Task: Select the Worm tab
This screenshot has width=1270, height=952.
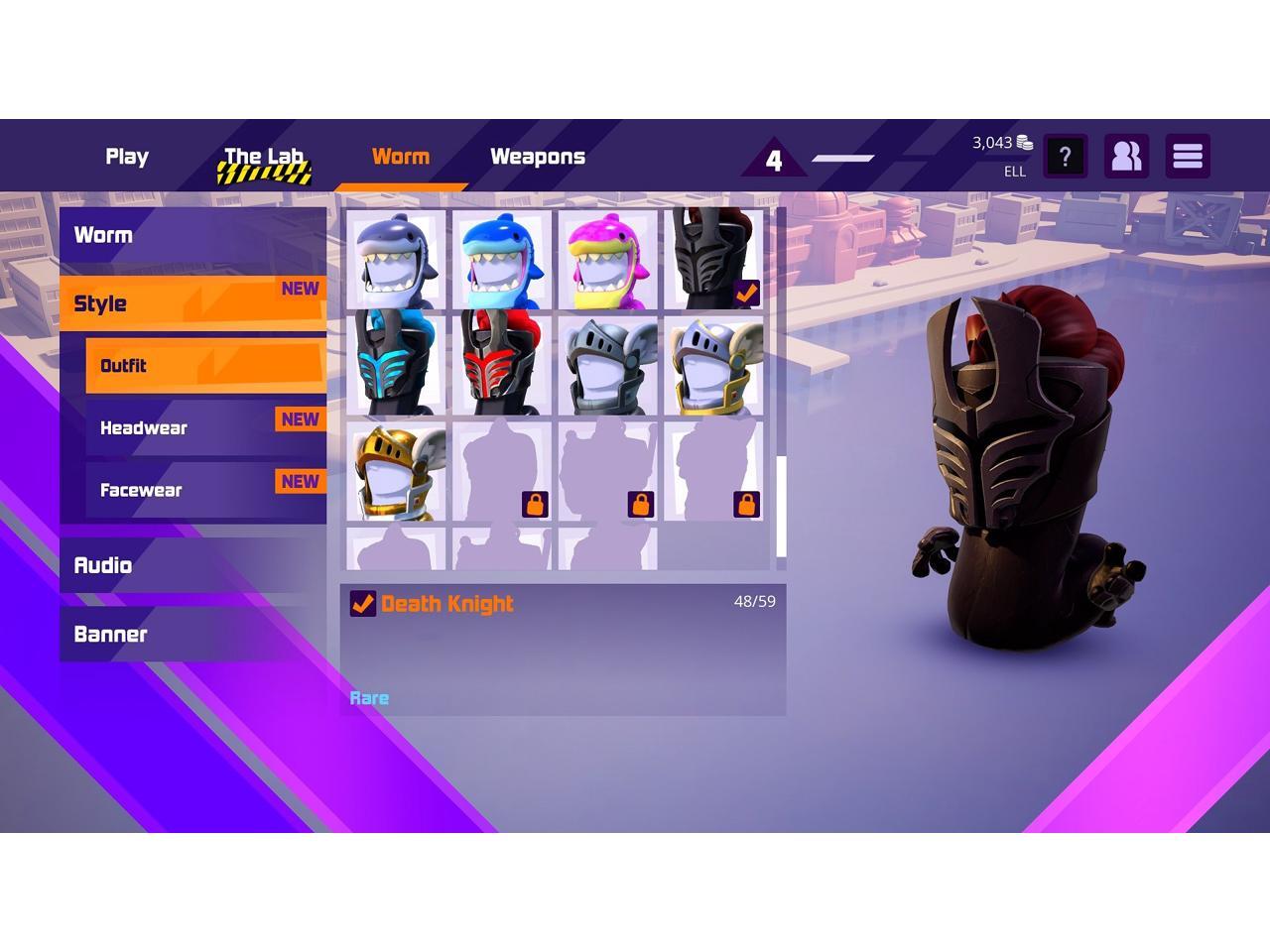Action: (401, 157)
